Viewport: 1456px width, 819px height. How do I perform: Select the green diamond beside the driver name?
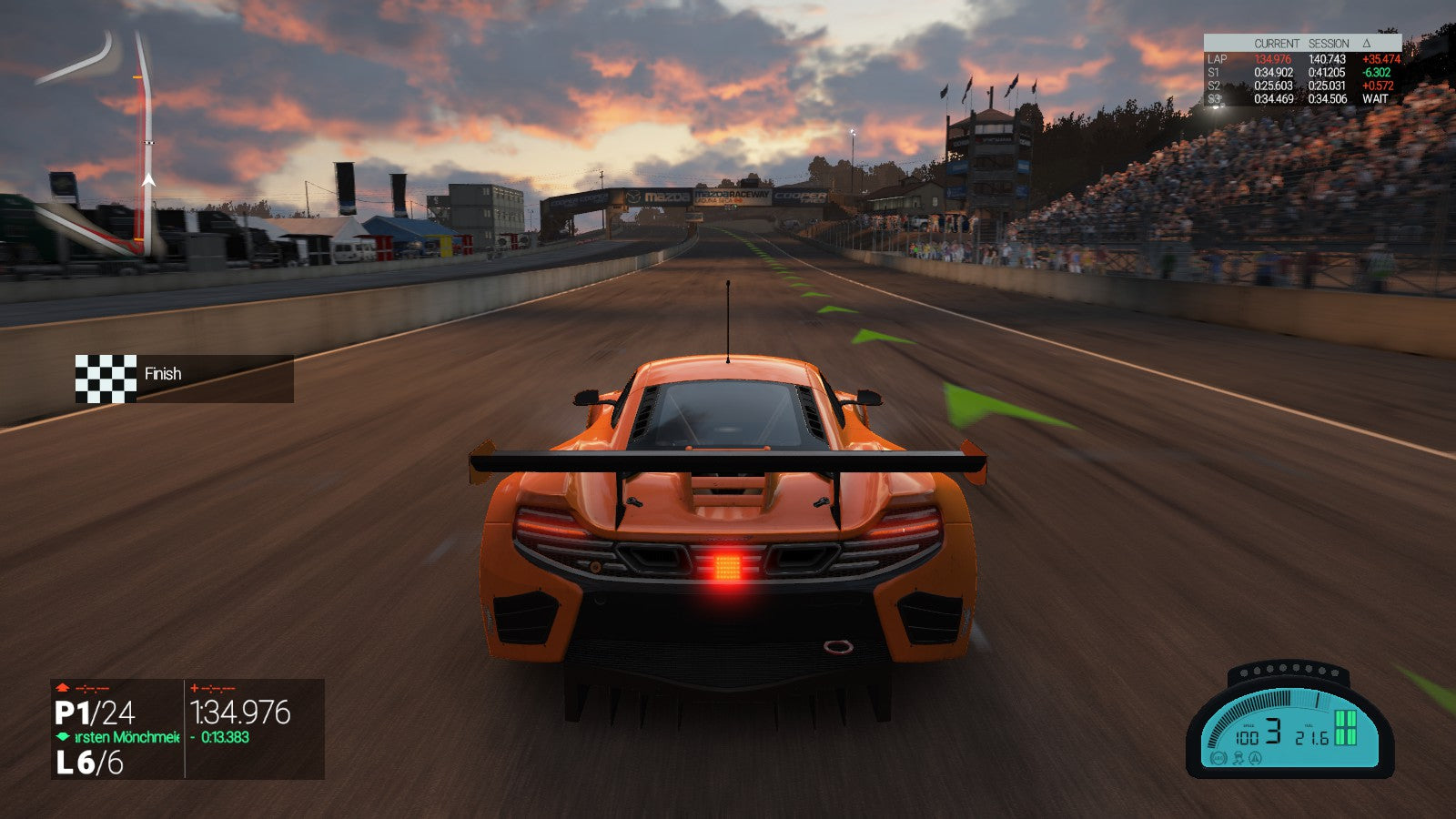63,737
